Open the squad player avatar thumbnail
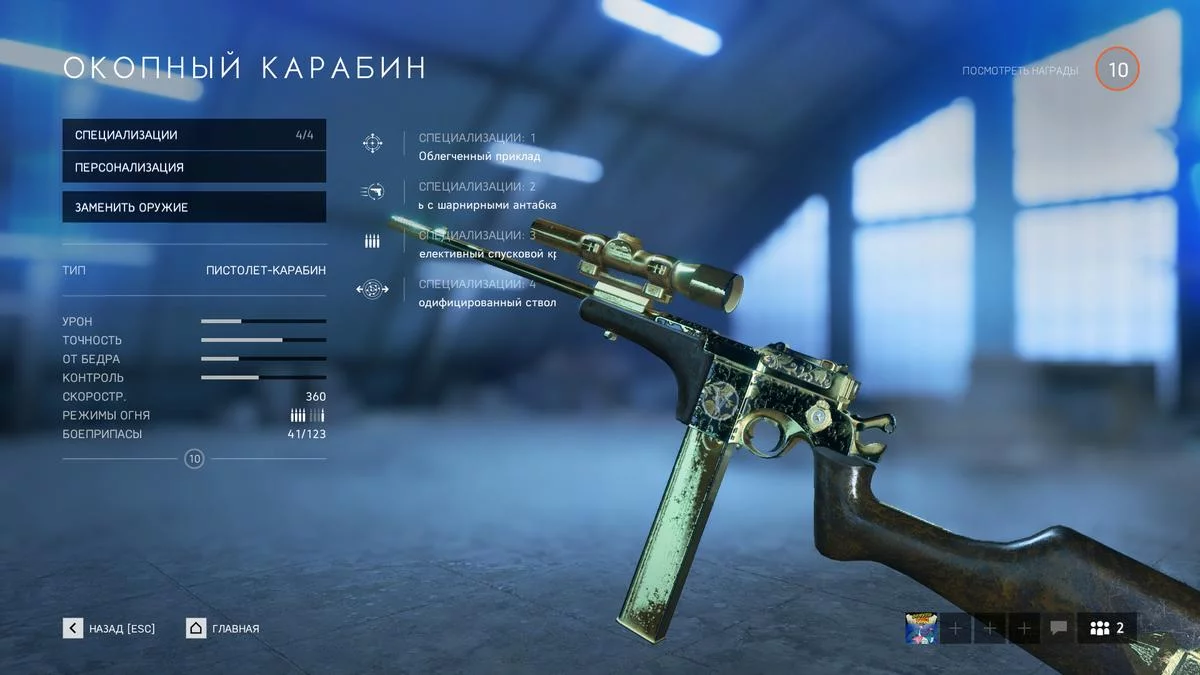Image resolution: width=1200 pixels, height=675 pixels. click(920, 628)
